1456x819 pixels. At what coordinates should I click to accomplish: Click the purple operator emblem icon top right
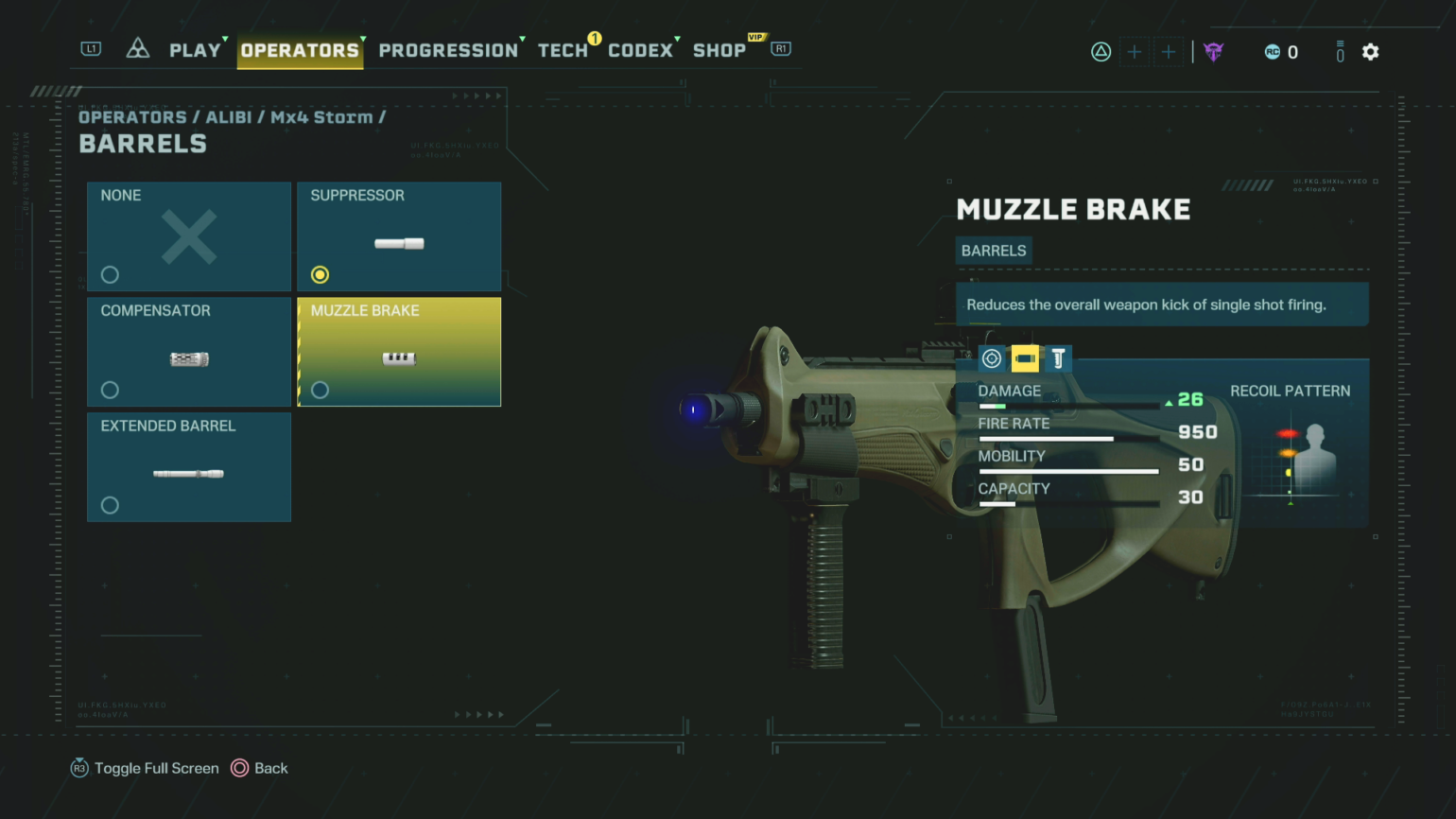pyautogui.click(x=1214, y=52)
